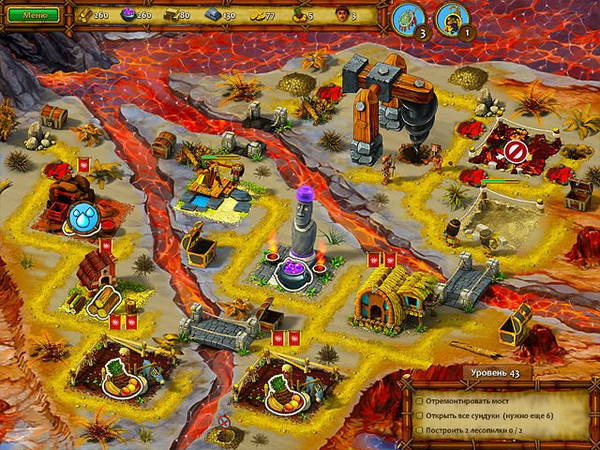Click the red no-entry sign marker
Image resolution: width=600 pixels, height=450 pixels.
[515, 151]
